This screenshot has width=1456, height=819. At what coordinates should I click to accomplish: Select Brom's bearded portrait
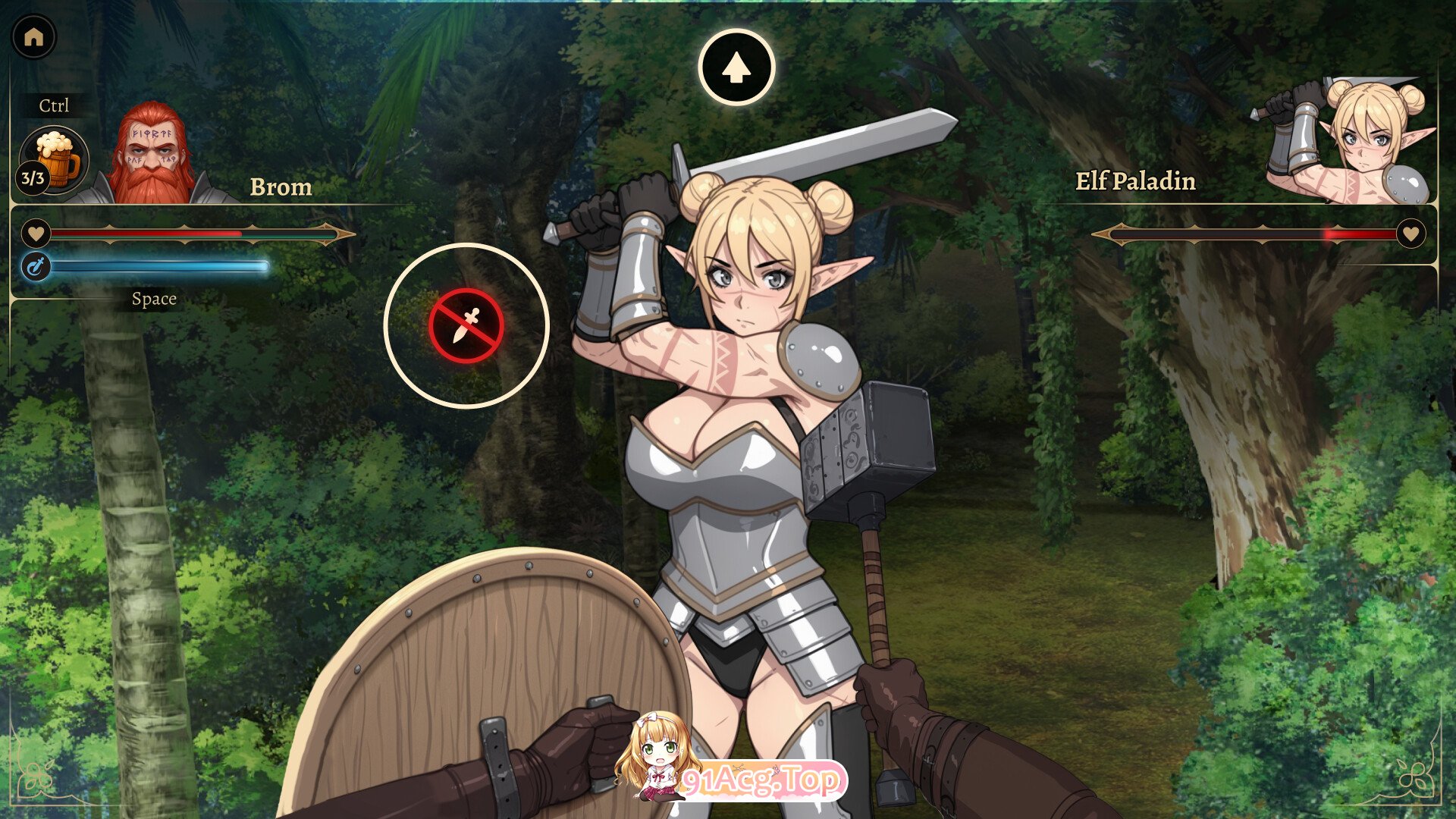coord(155,155)
